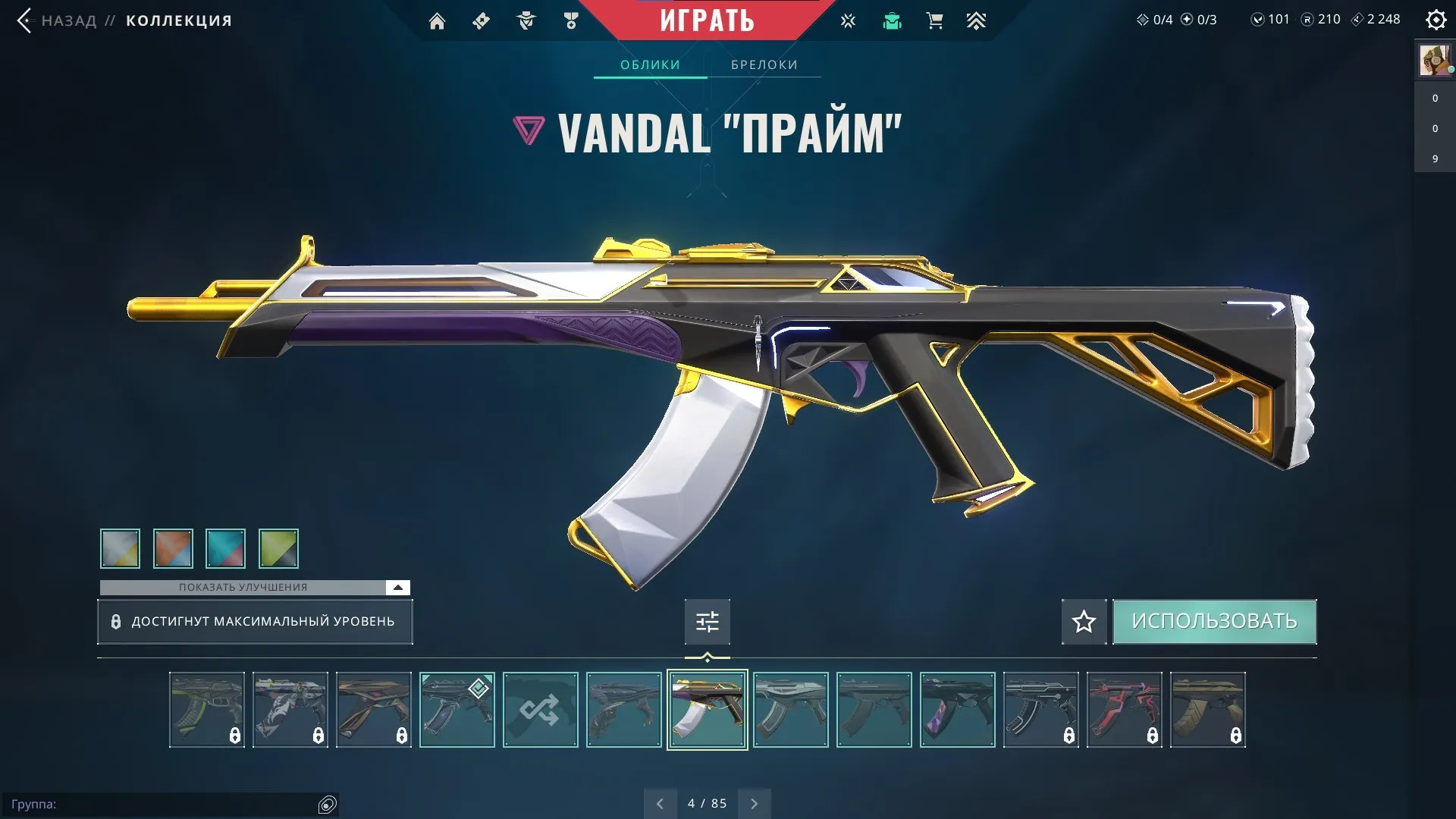Select the yellow-green variant swatch
This screenshot has height=819, width=1456.
pyautogui.click(x=278, y=548)
